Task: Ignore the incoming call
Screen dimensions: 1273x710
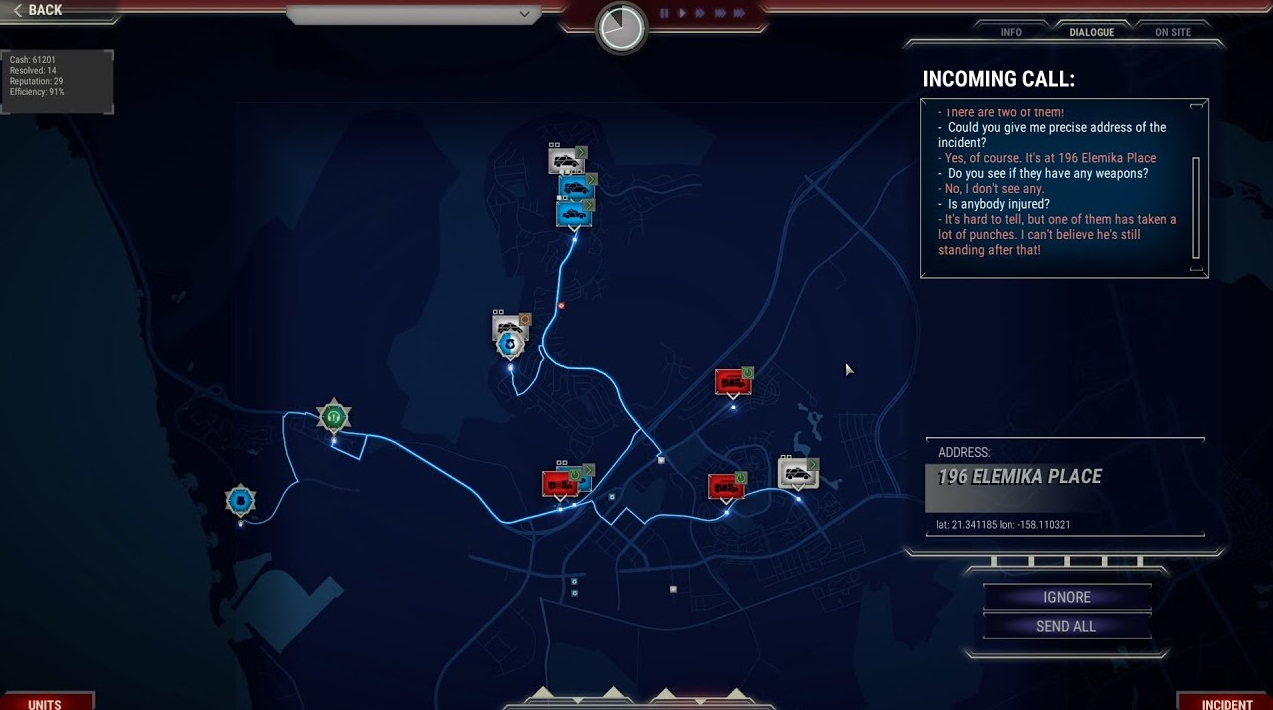Action: point(1067,597)
